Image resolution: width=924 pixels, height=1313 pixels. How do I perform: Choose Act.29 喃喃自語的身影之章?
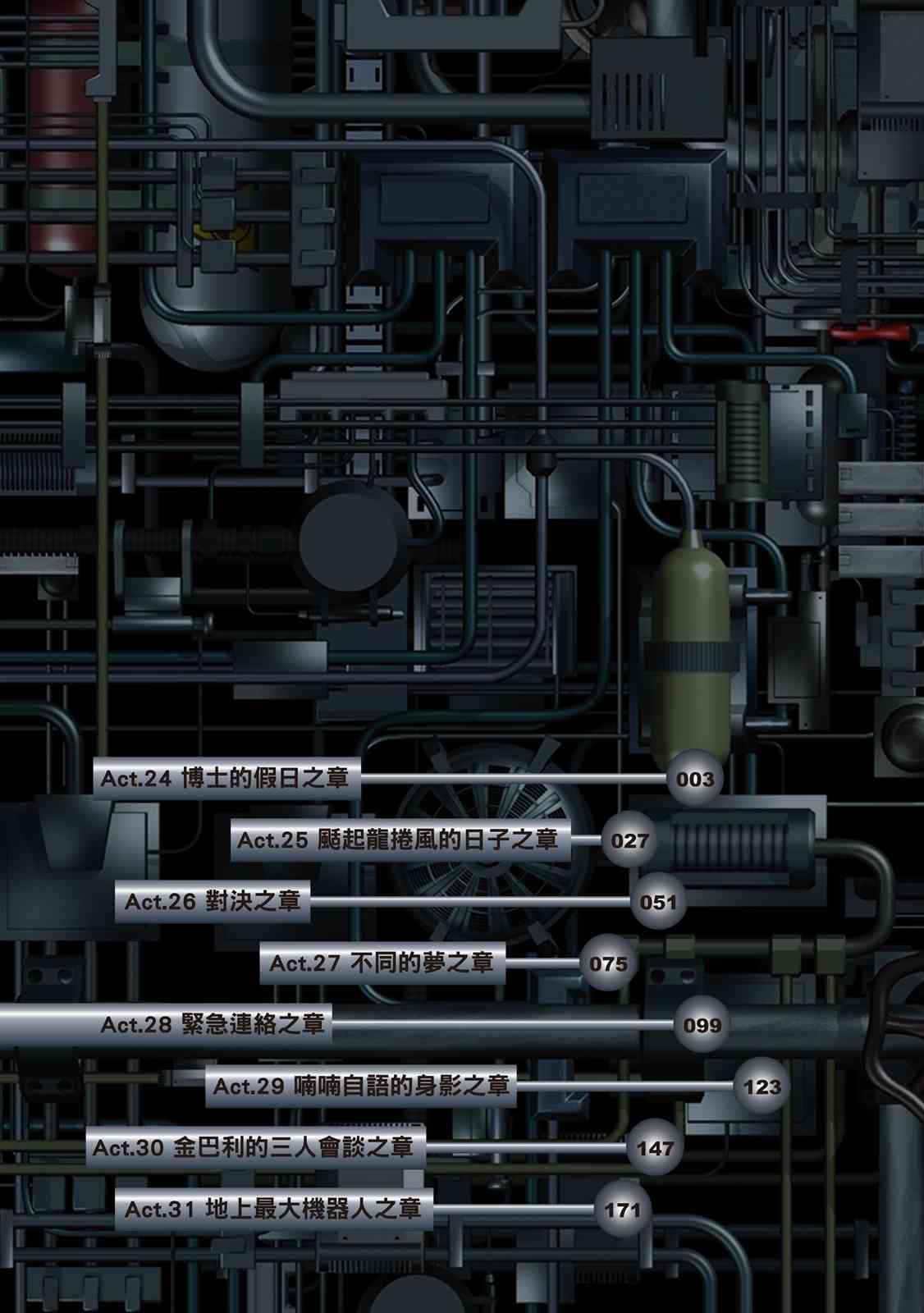[x=361, y=1086]
